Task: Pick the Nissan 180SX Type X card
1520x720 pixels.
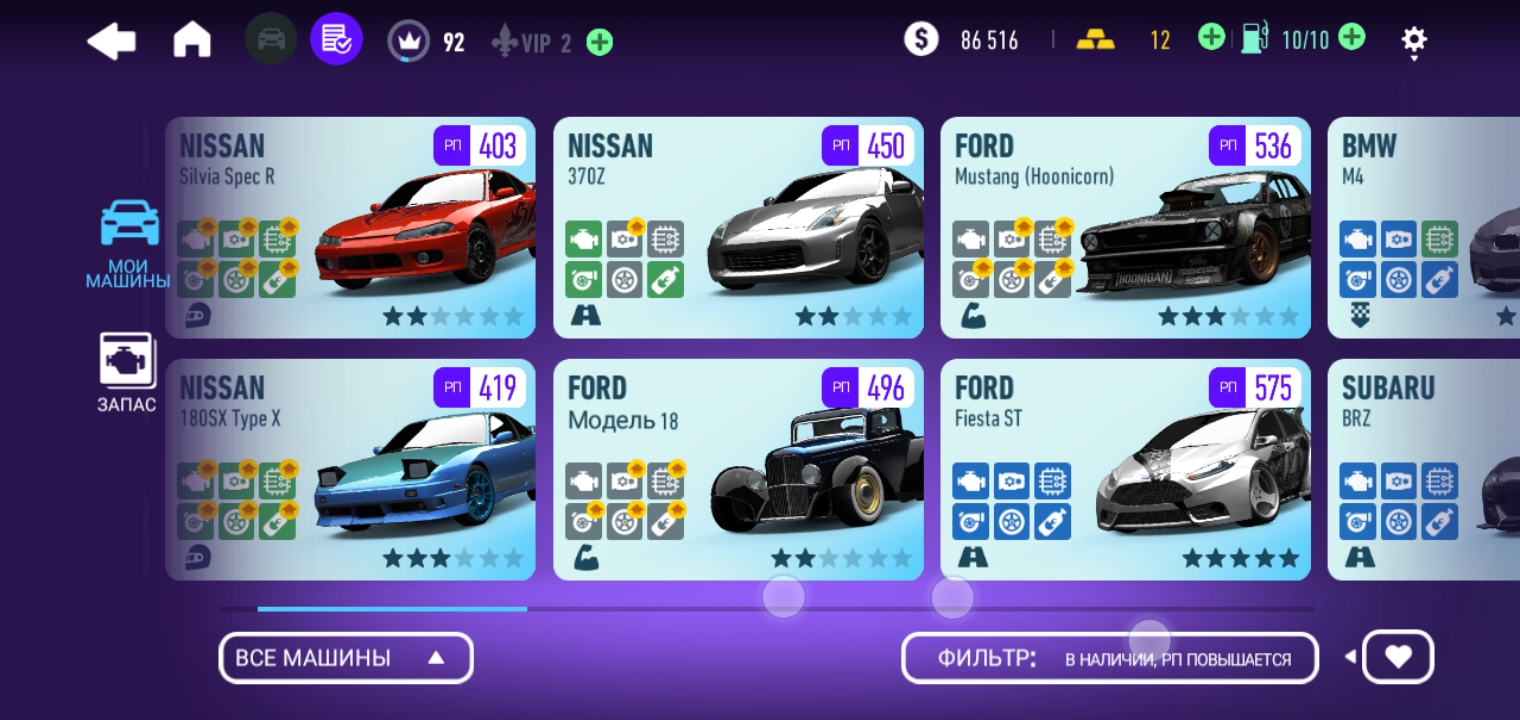Action: click(x=350, y=470)
